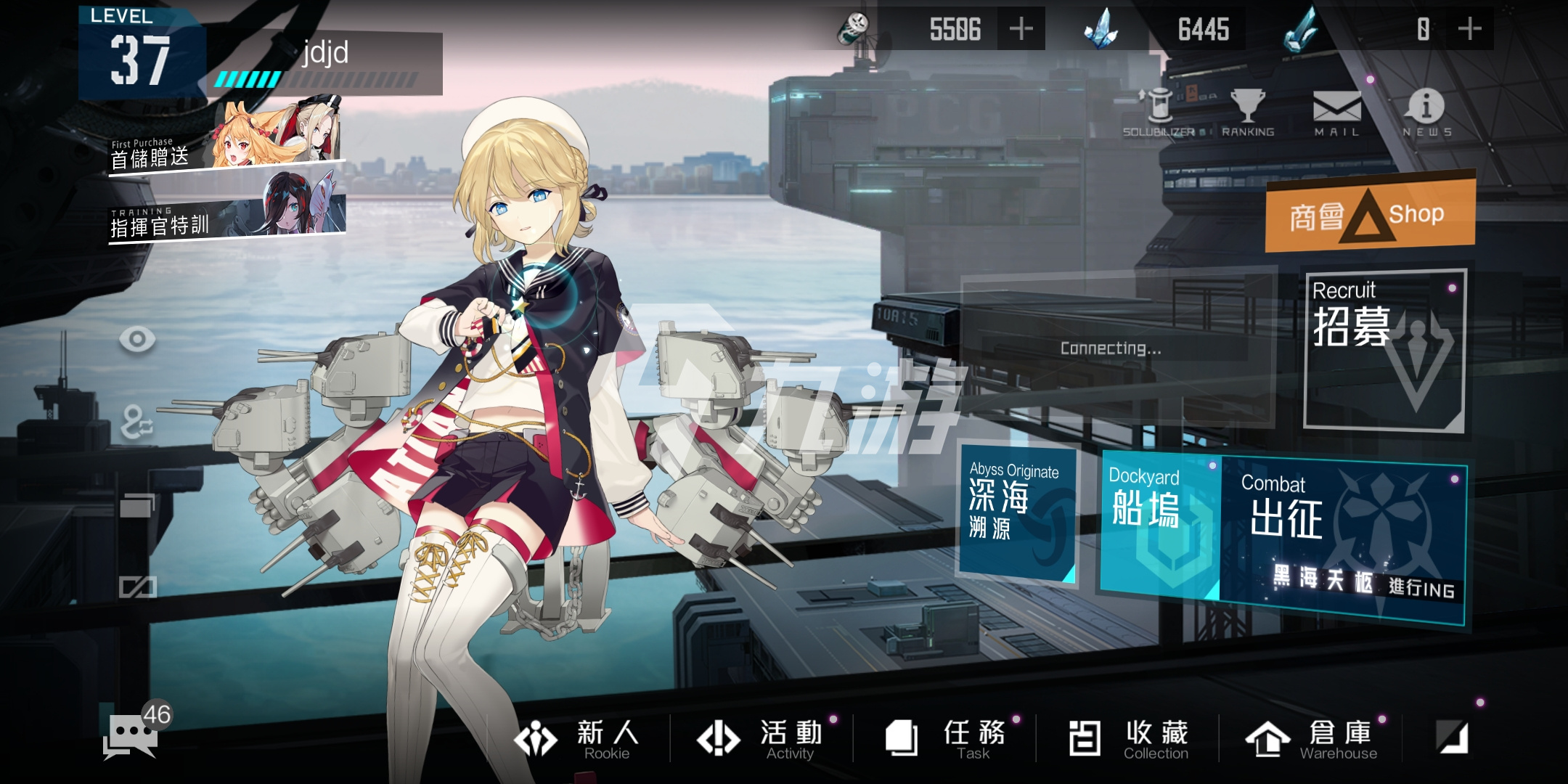The image size is (1568, 784).
Task: Enter Combat mode
Action: point(1343,541)
